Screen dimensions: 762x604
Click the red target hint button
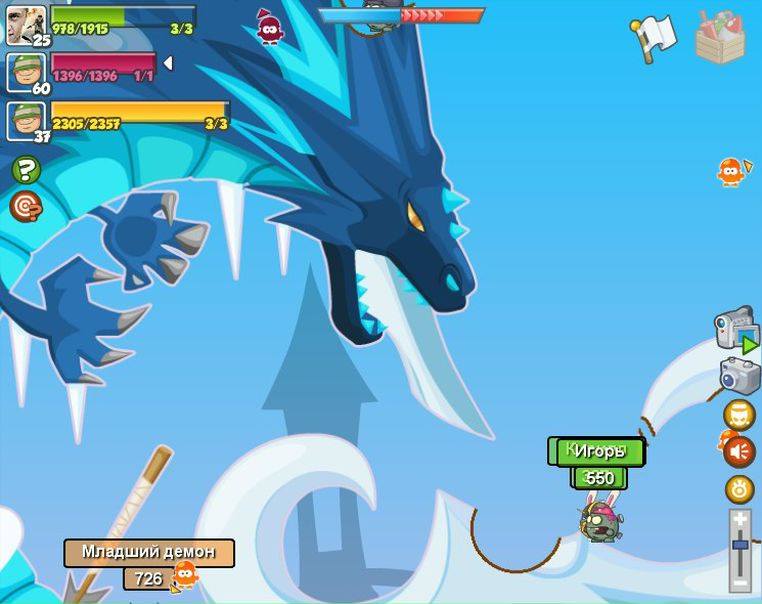pyautogui.click(x=25, y=206)
